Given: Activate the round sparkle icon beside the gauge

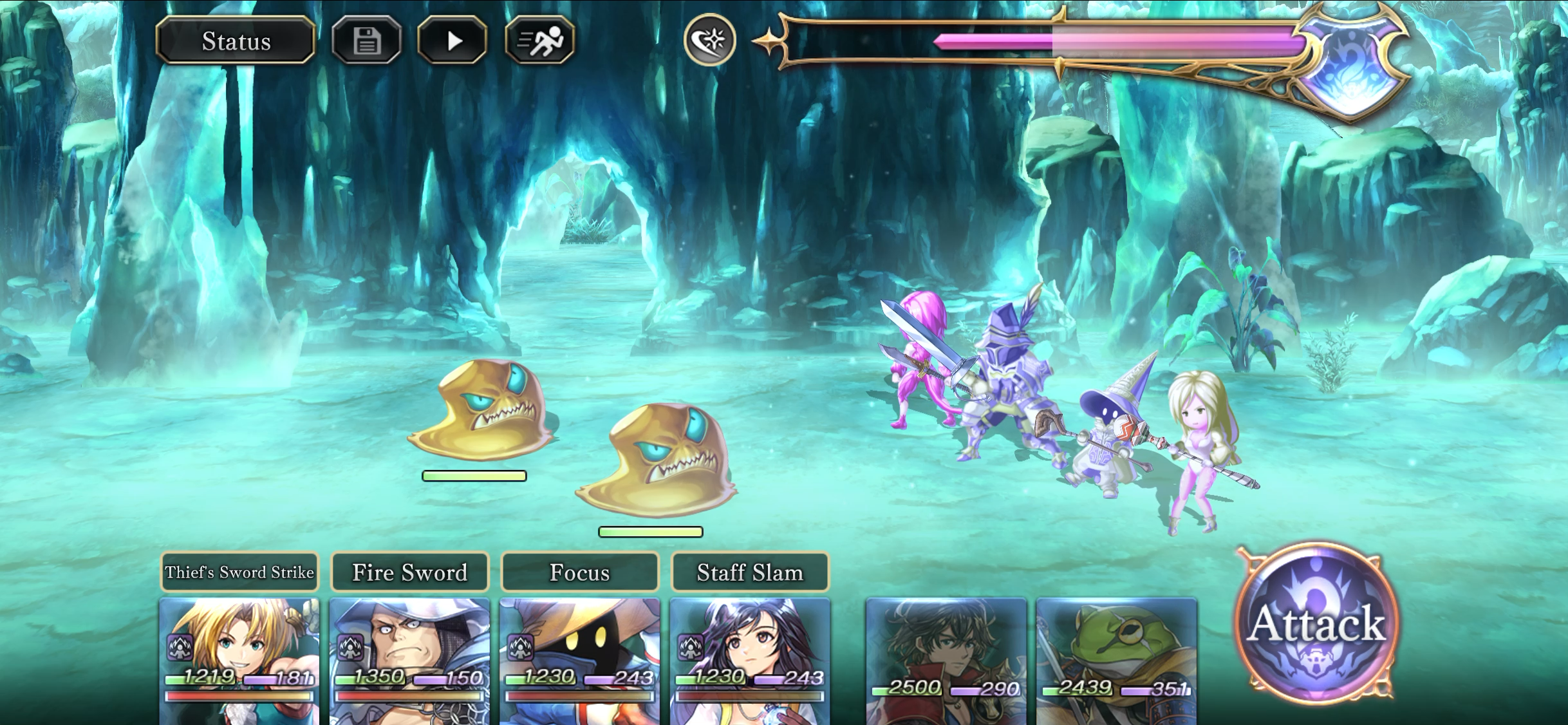Looking at the screenshot, I should pyautogui.click(x=709, y=41).
